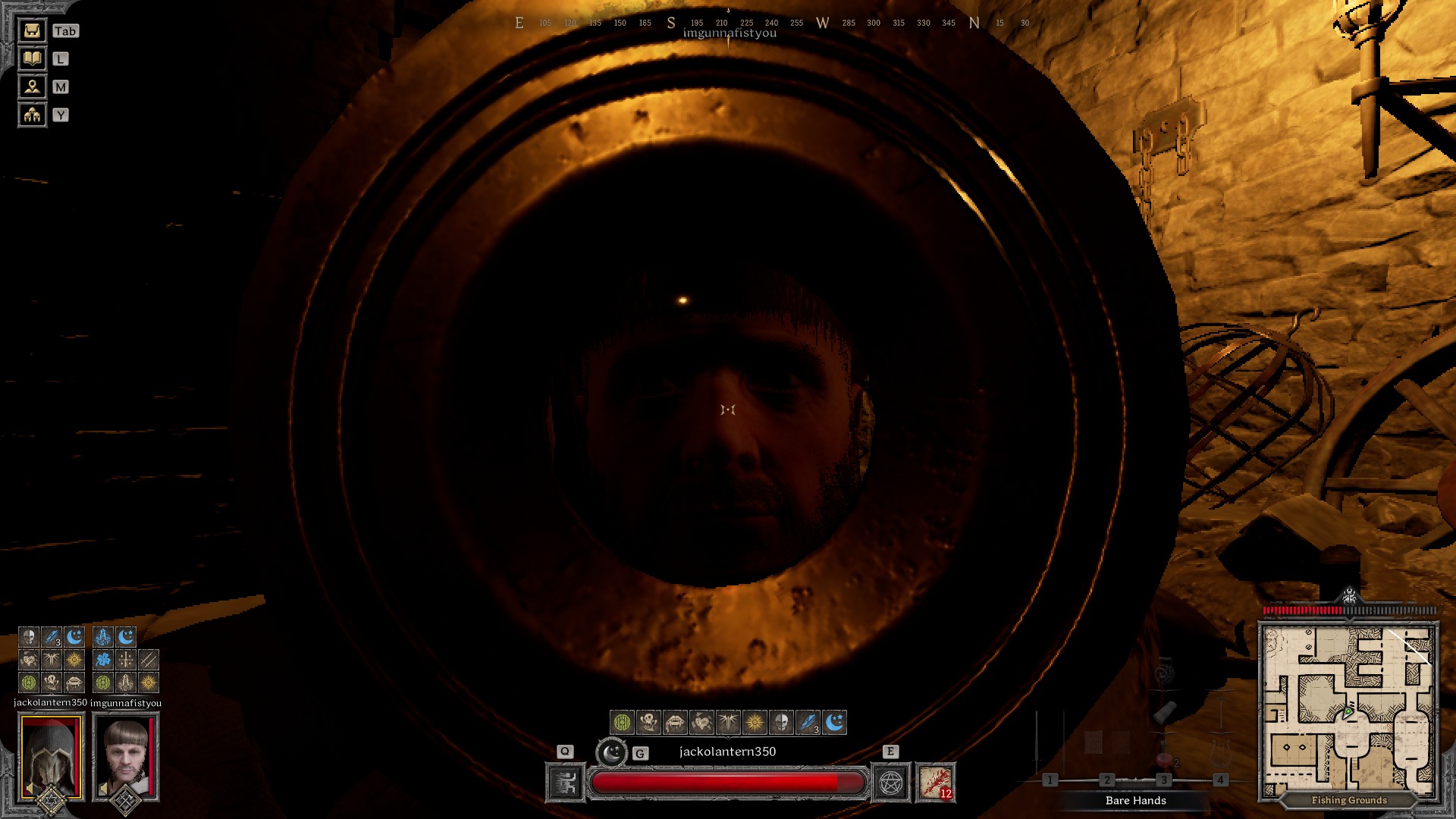Toggle the blue clover luck buff on imgunnafistyou

[x=105, y=661]
